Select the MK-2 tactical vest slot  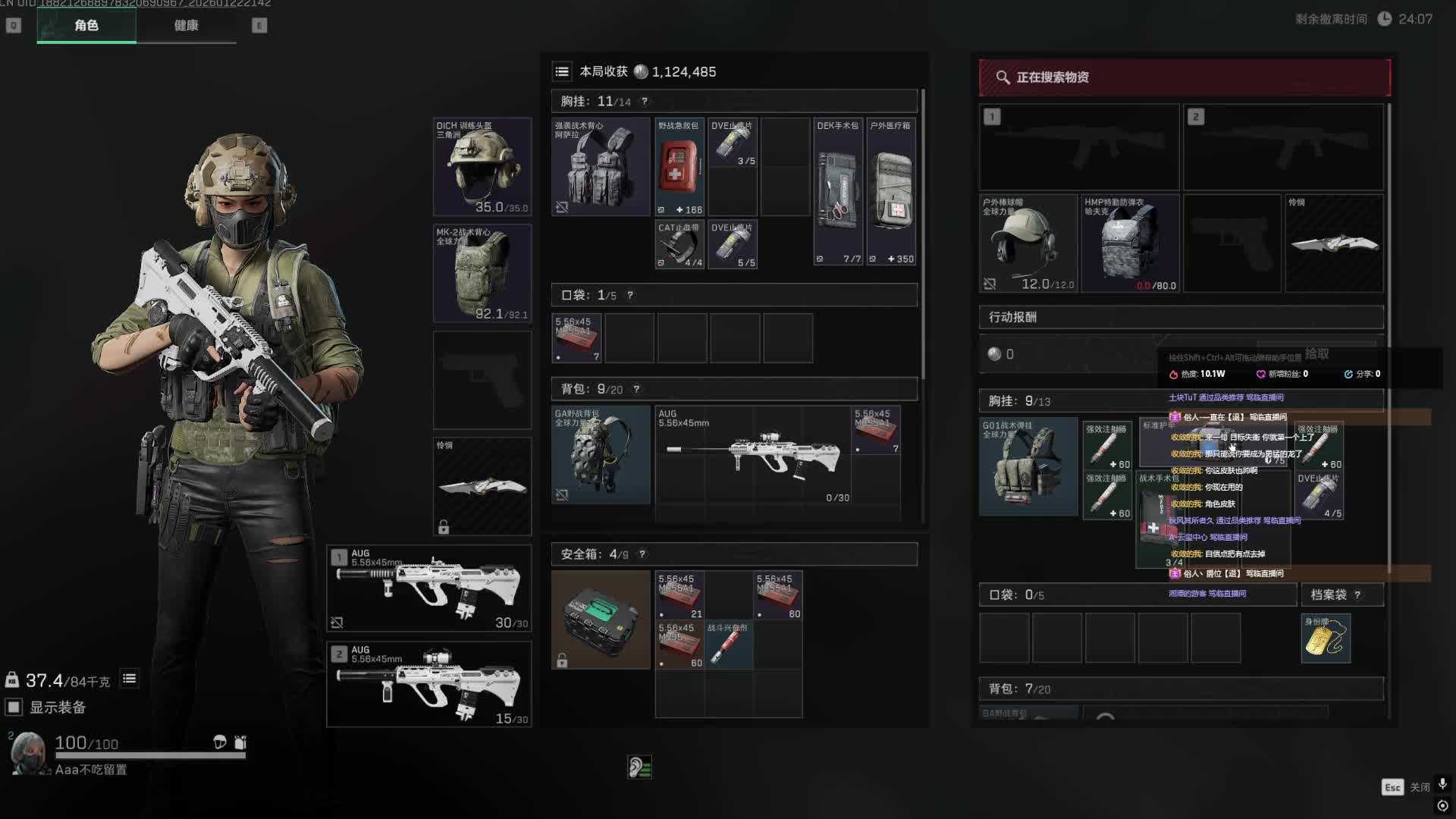pyautogui.click(x=482, y=273)
